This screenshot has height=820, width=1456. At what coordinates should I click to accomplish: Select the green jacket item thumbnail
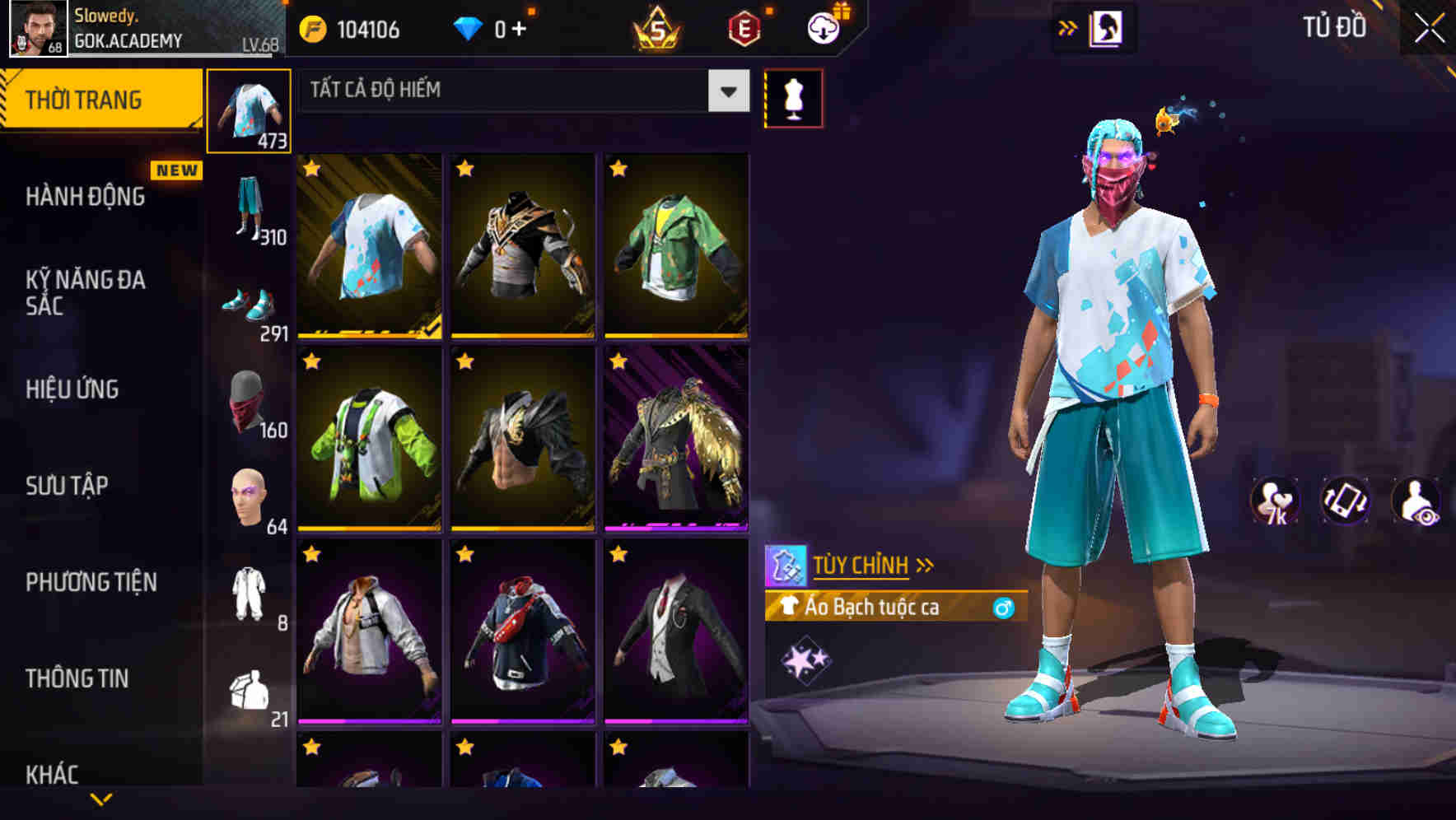pyautogui.click(x=675, y=247)
